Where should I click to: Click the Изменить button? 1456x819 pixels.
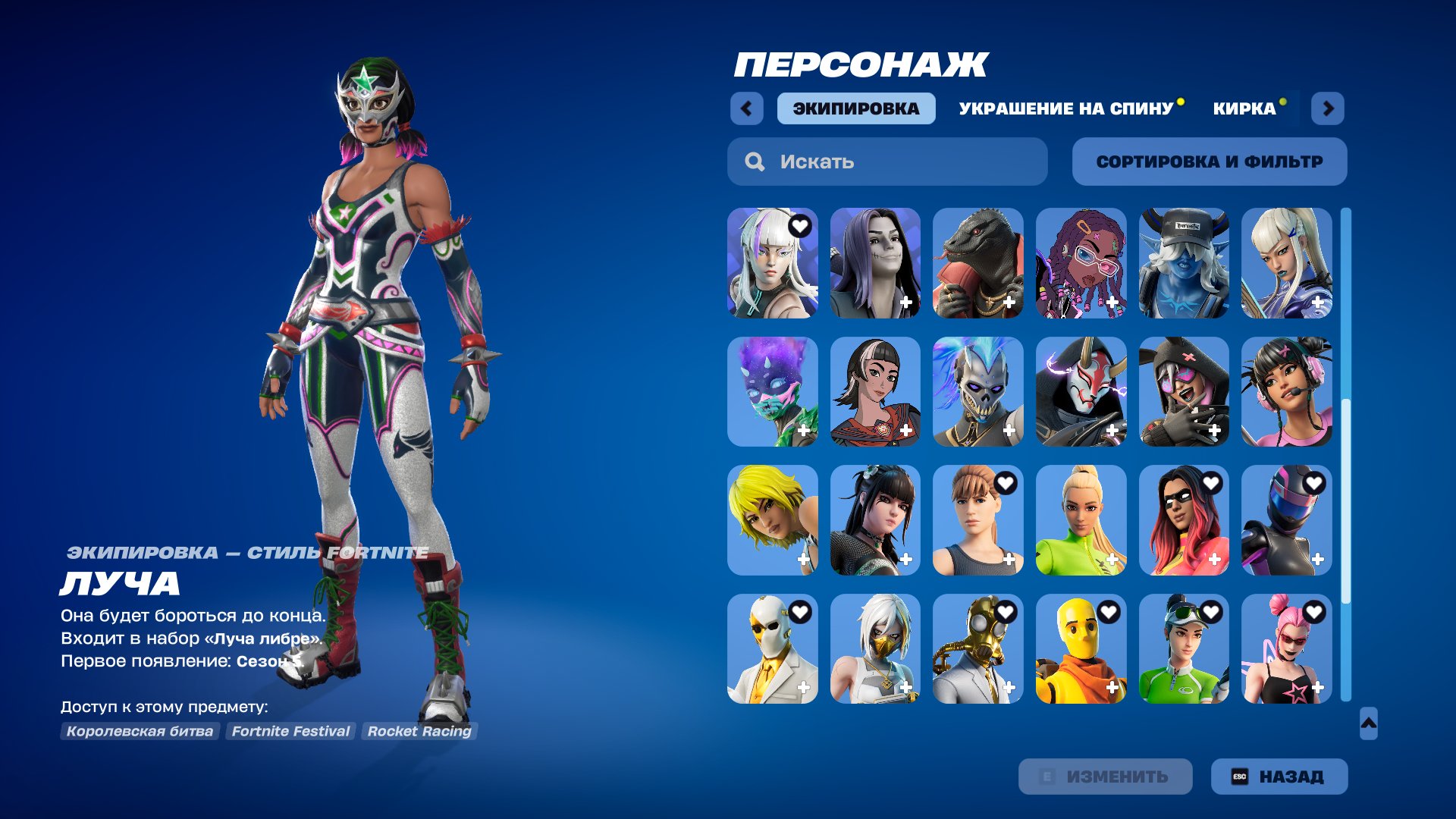(1105, 777)
